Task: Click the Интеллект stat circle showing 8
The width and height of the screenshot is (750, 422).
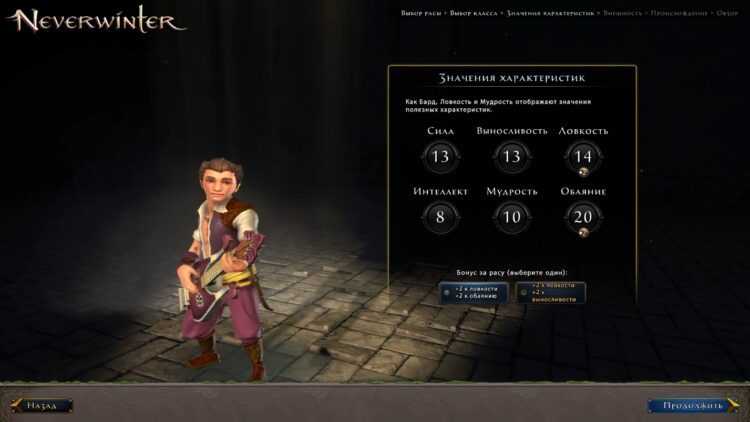Action: point(440,216)
